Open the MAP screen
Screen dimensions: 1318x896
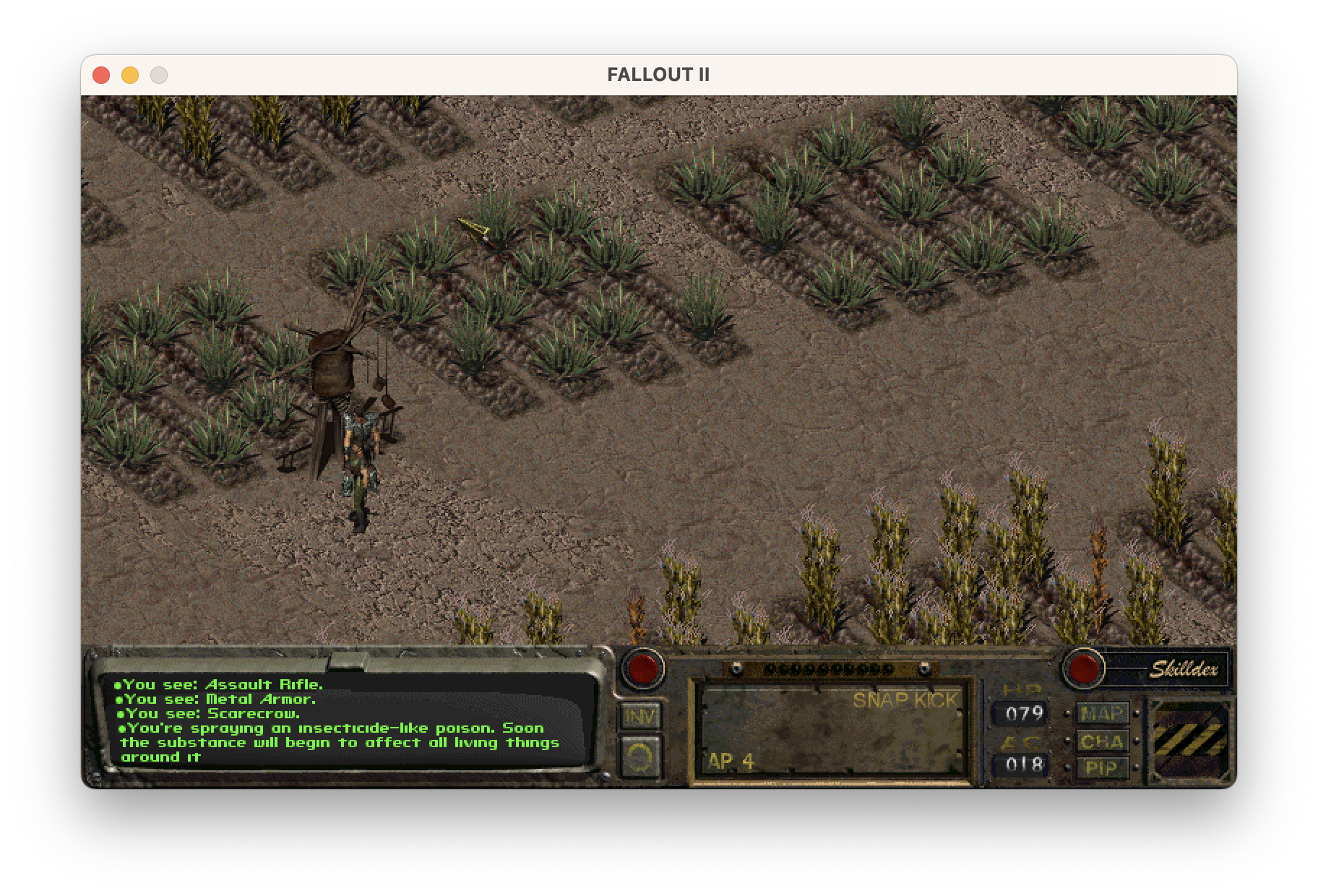coord(1102,714)
